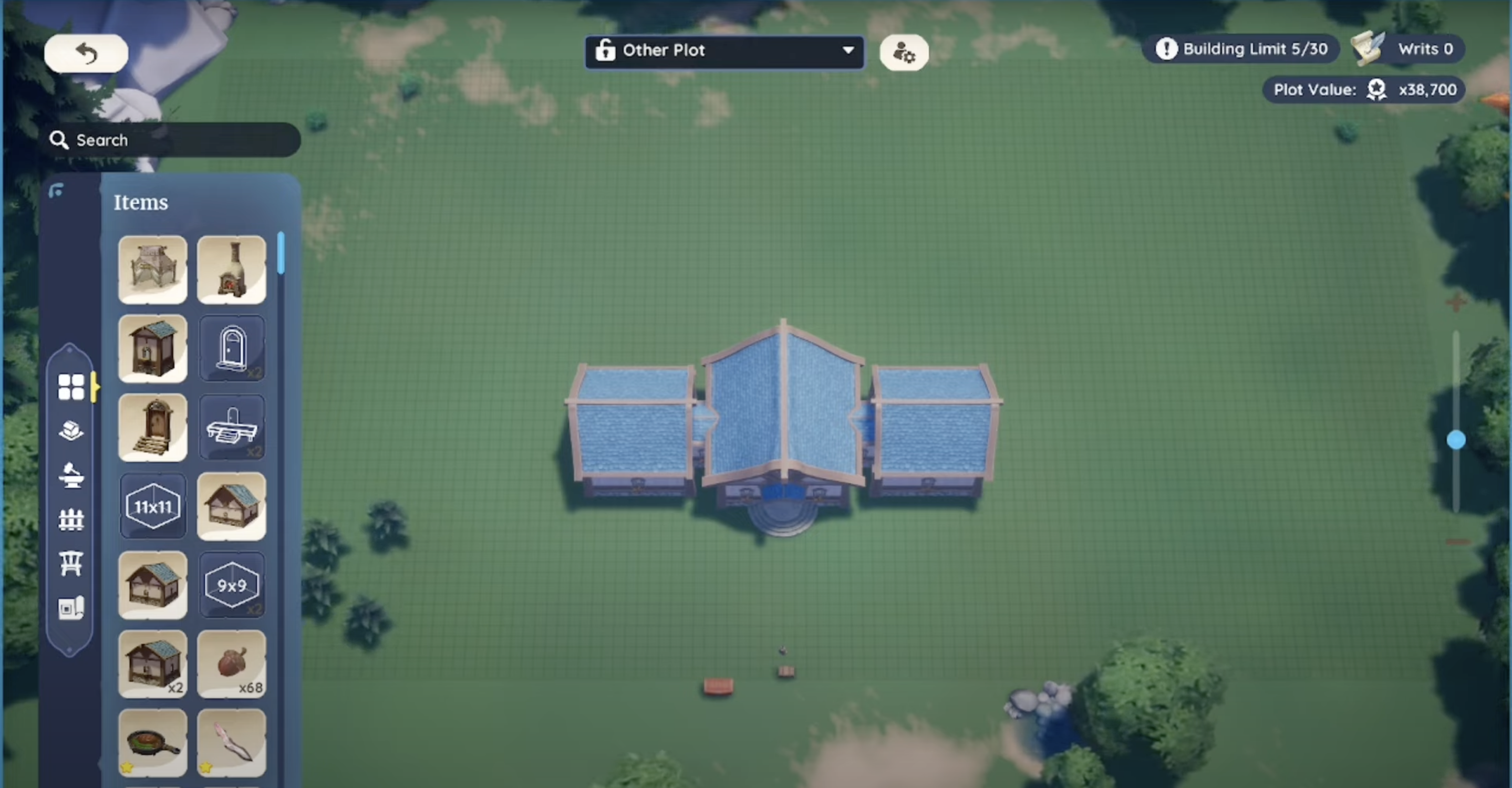Click the camera zoom slider handle
The width and height of the screenshot is (1512, 788).
tap(1456, 440)
